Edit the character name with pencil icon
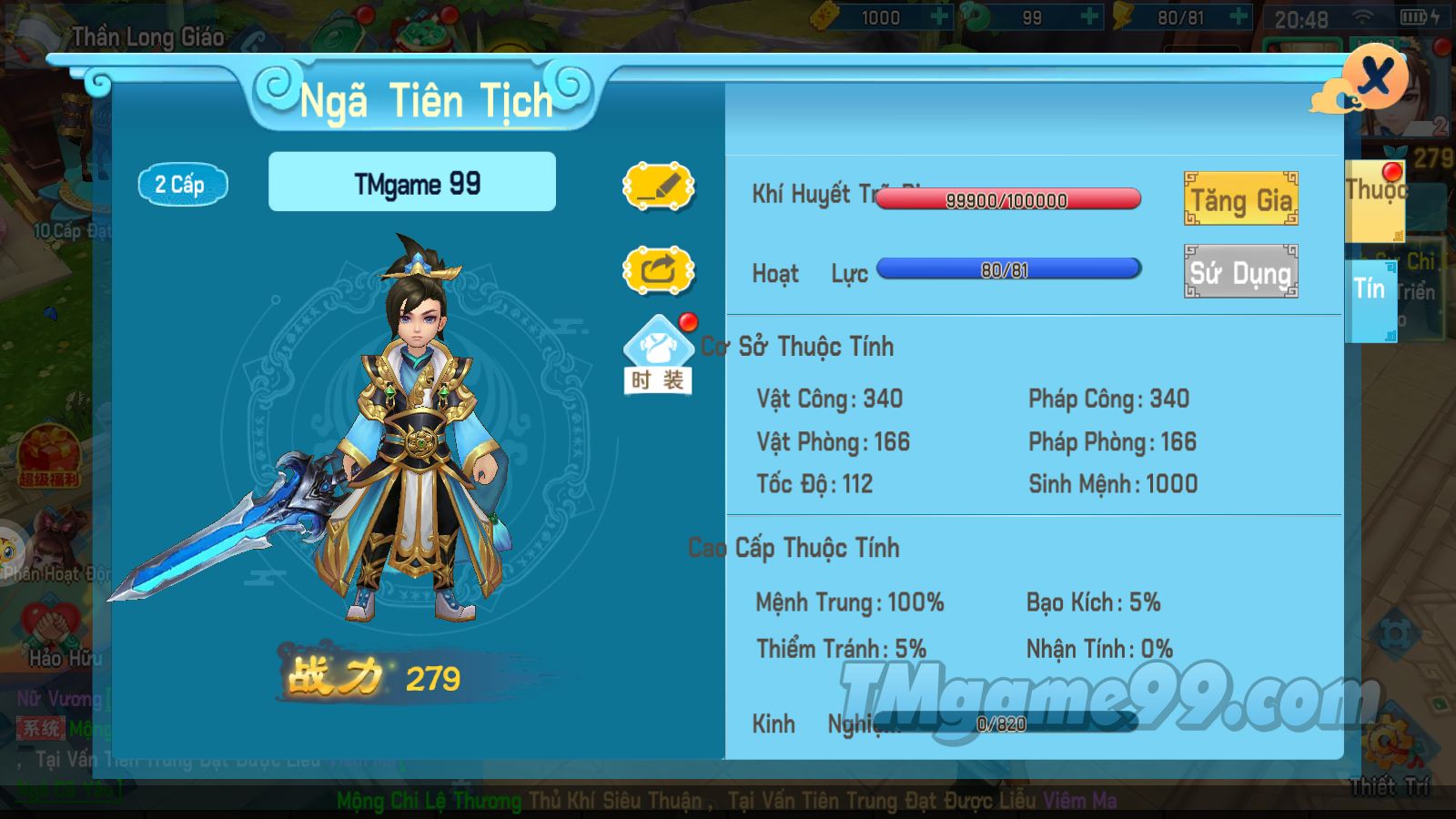This screenshot has height=819, width=1456. [x=658, y=187]
